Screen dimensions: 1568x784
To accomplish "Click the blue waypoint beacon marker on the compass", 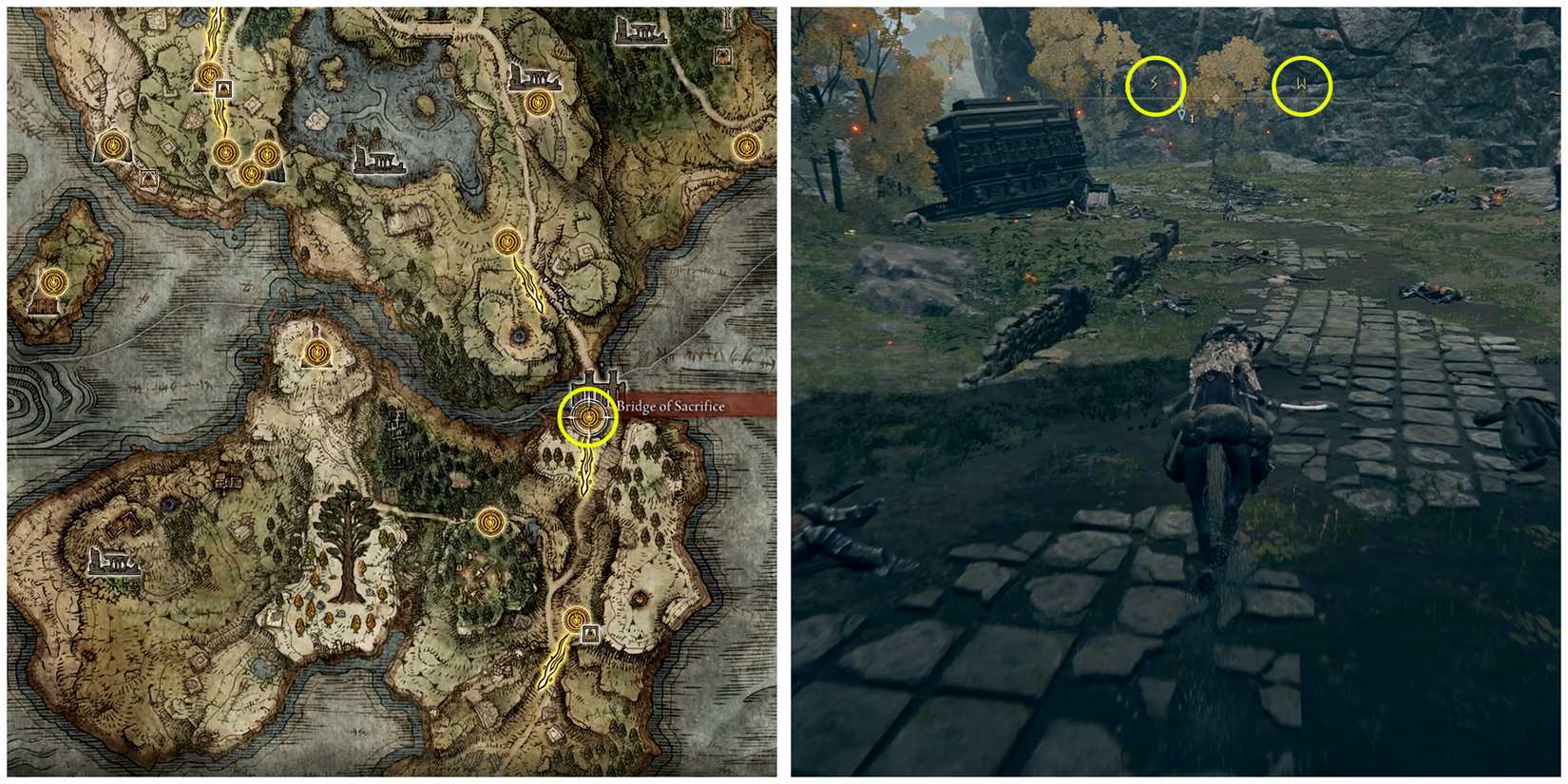I will 1182,114.
